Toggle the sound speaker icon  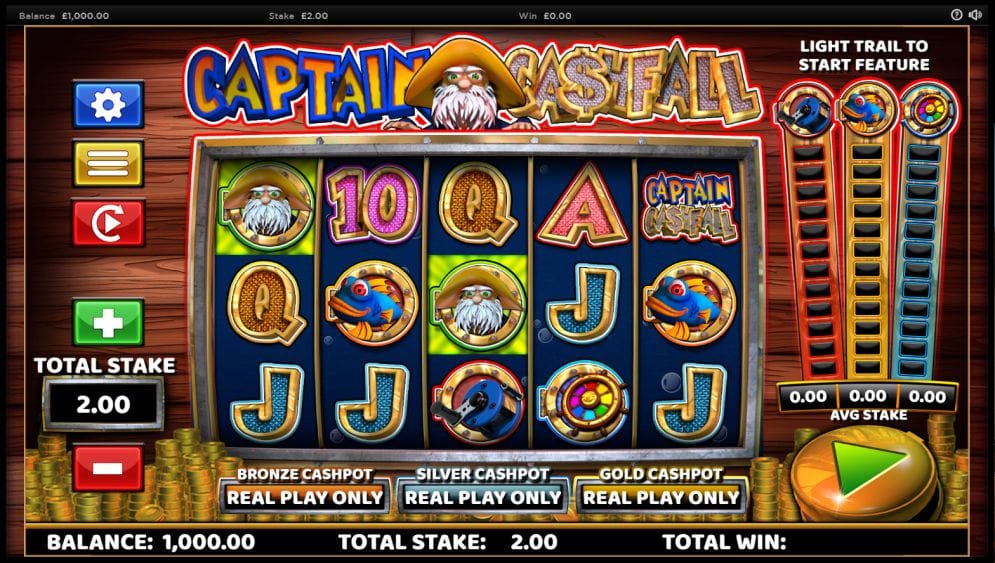tap(975, 15)
